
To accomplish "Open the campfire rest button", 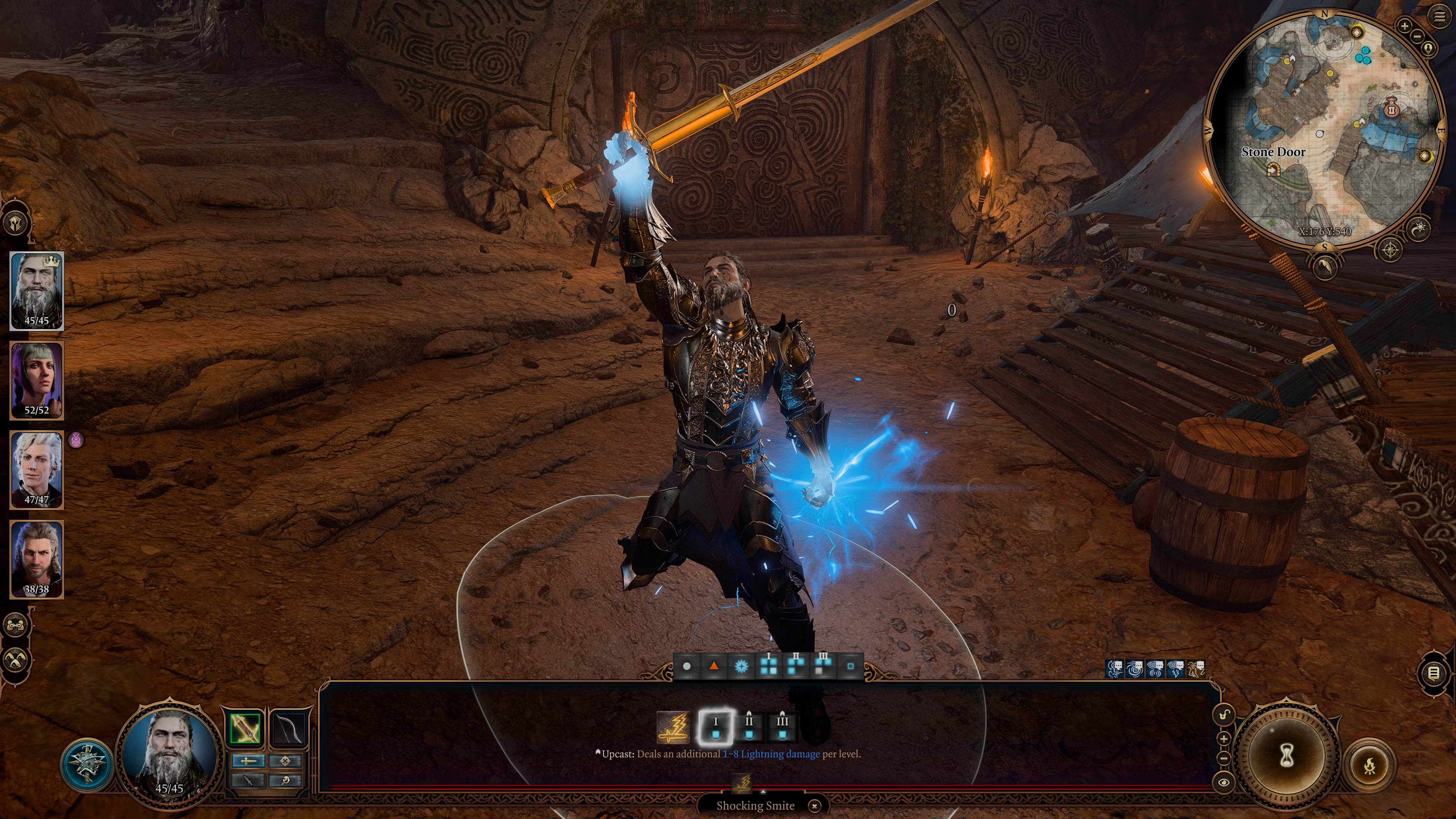I will click(1369, 767).
